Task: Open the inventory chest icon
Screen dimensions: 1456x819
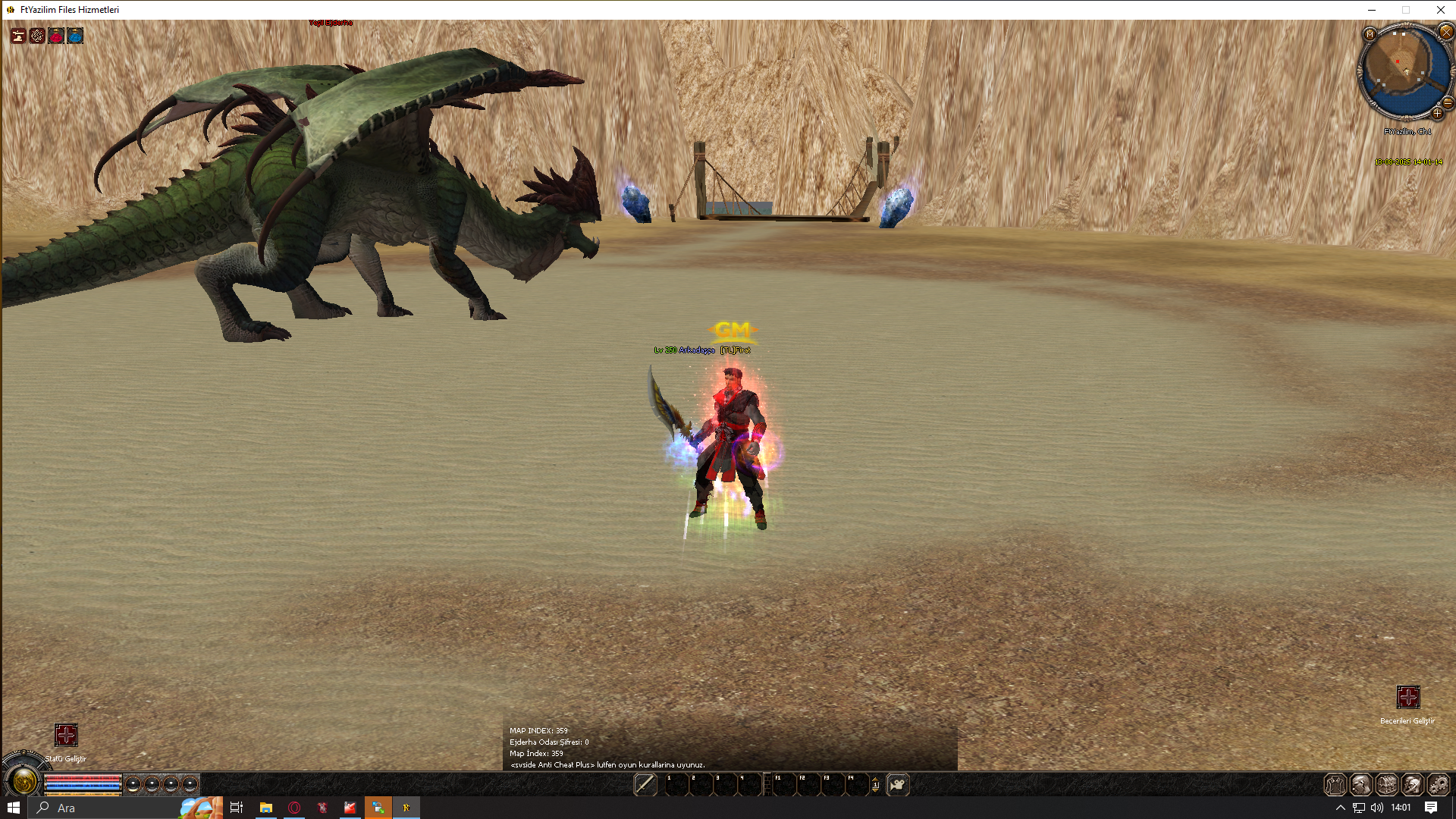Action: [x=1386, y=784]
